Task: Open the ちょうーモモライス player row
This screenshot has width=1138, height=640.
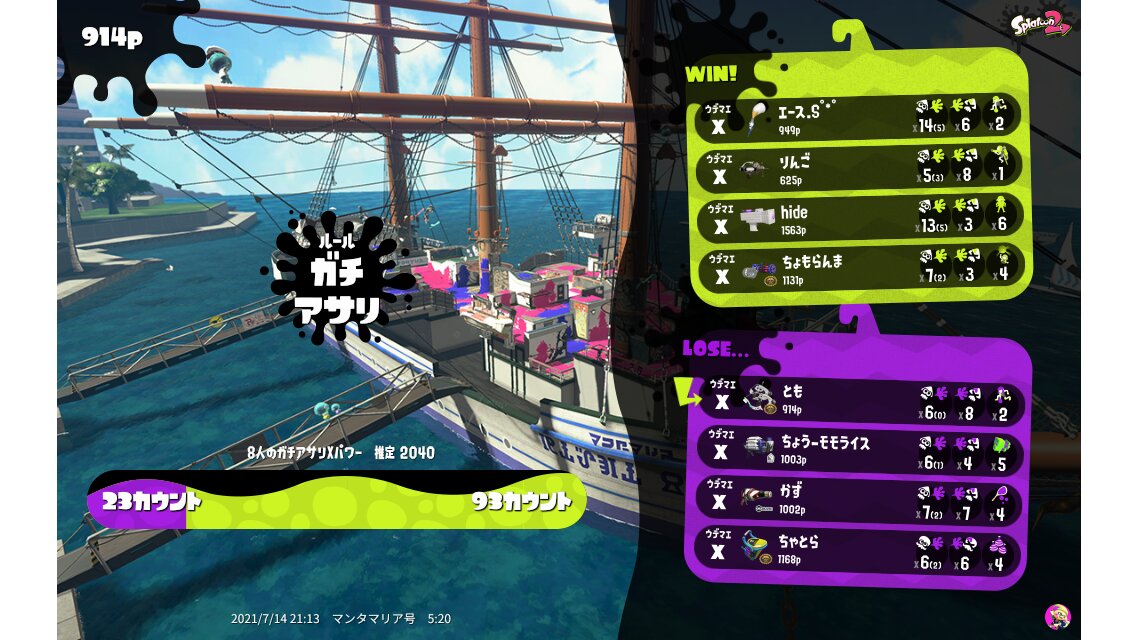Action: click(858, 449)
